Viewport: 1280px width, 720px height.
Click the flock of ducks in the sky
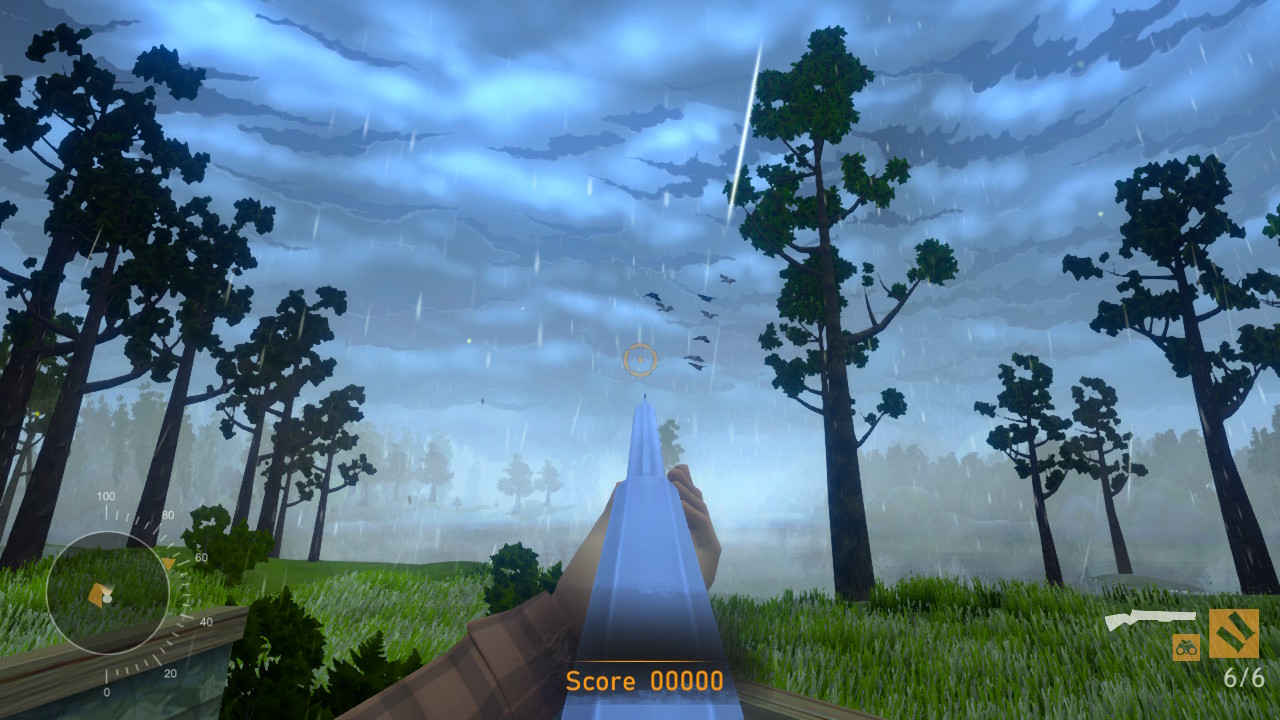coord(690,320)
